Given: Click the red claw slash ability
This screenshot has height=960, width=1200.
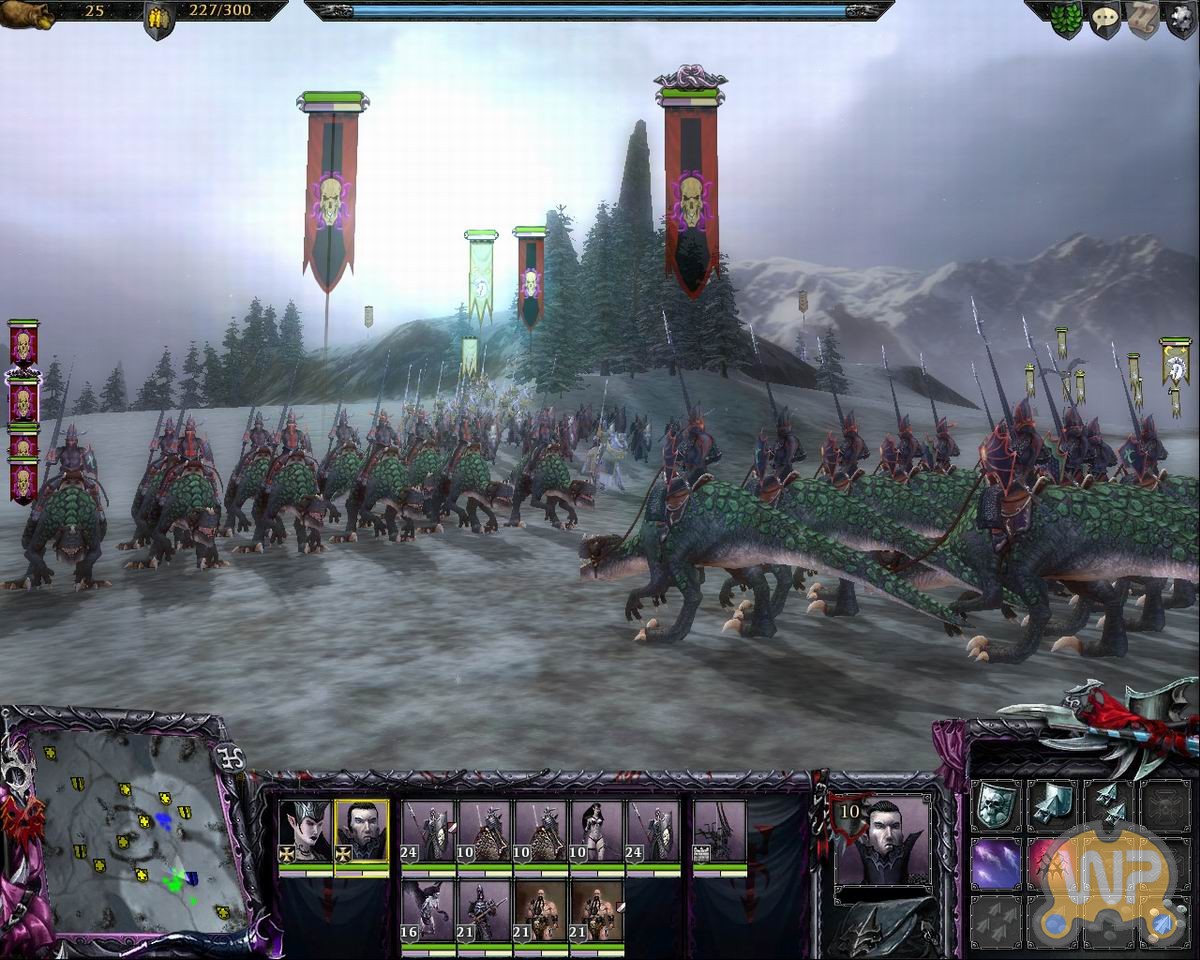Looking at the screenshot, I should (x=1050, y=863).
